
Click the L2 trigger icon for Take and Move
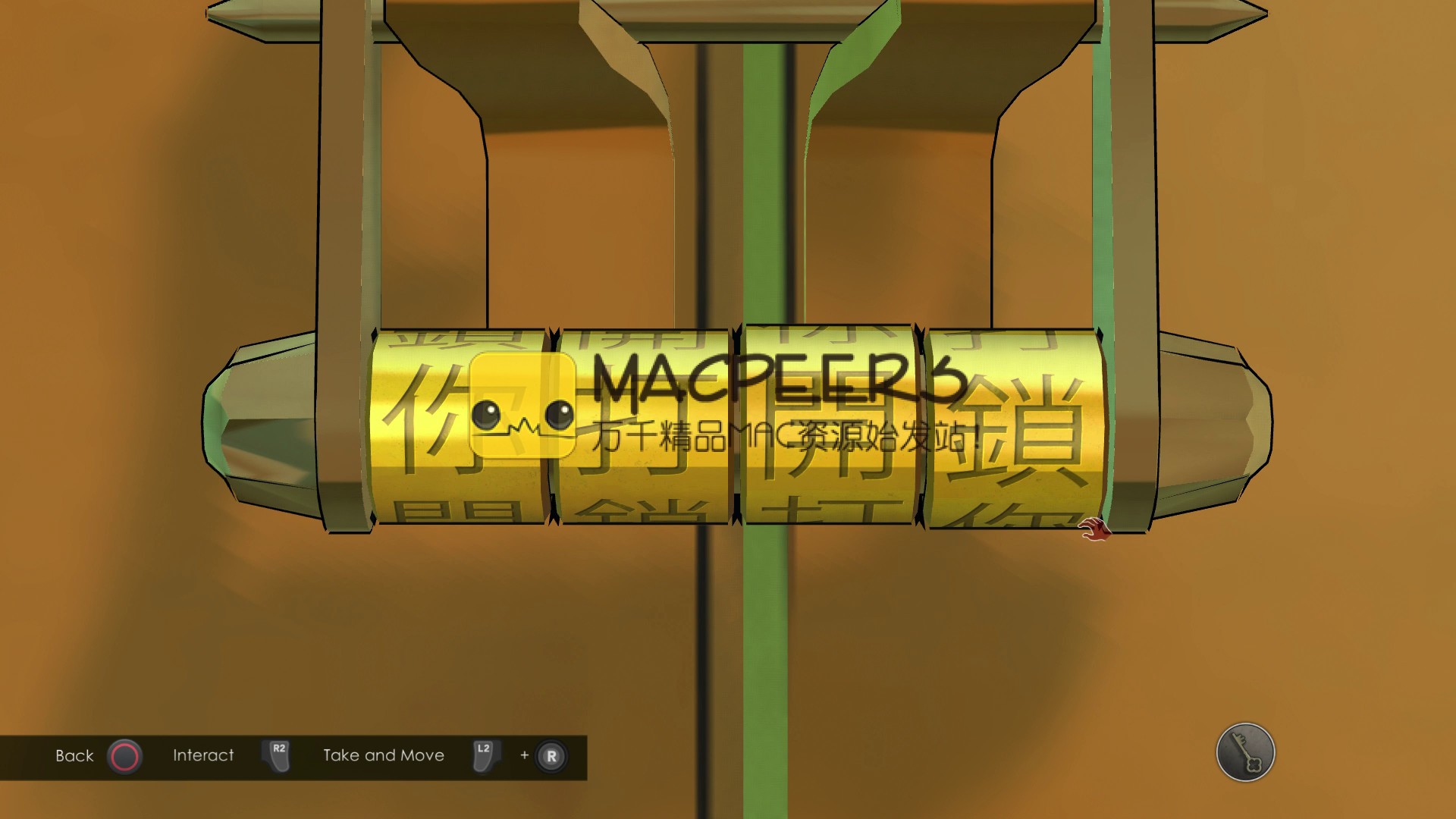(483, 755)
